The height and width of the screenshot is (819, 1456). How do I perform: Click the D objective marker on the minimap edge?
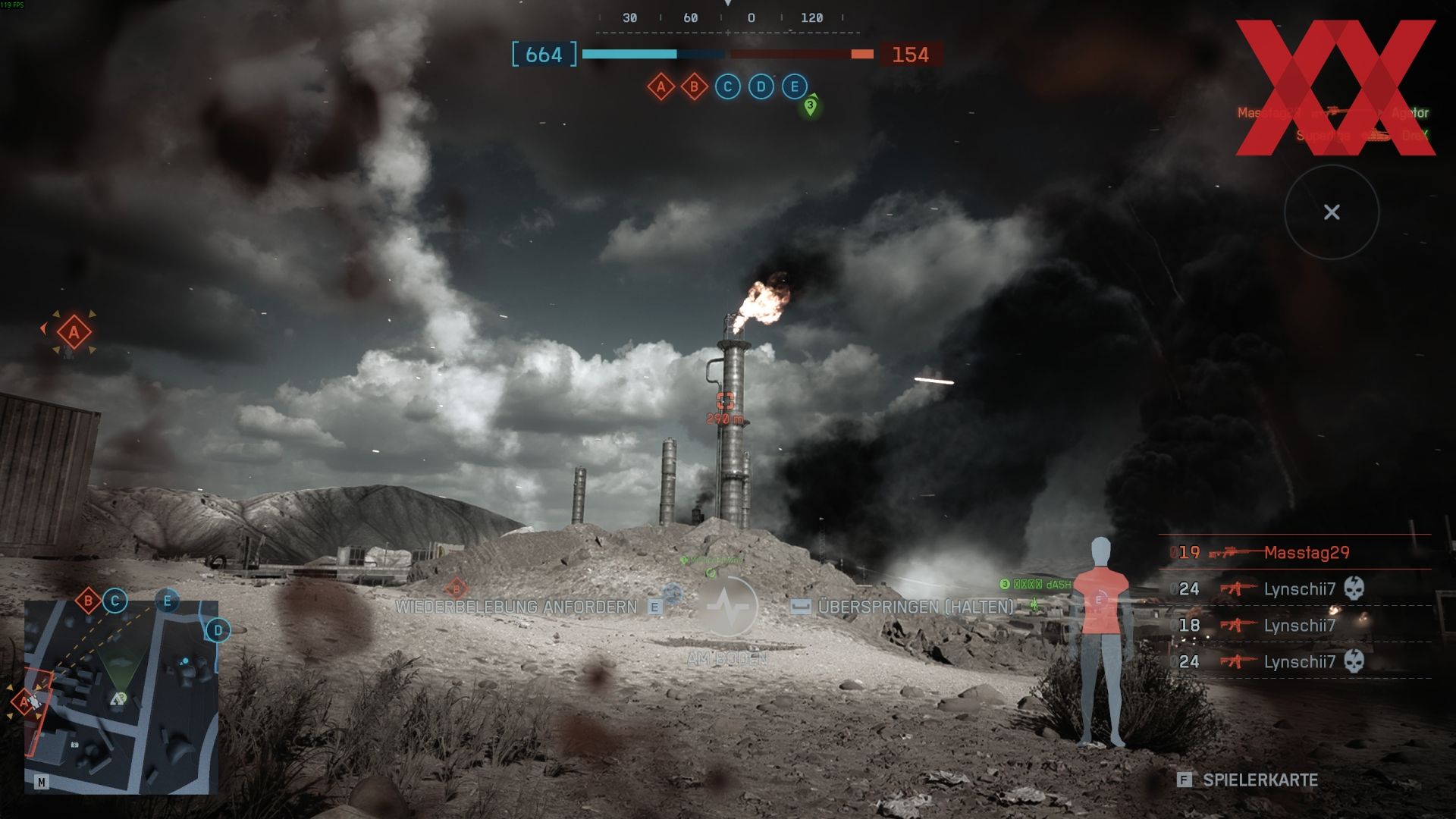click(x=218, y=630)
